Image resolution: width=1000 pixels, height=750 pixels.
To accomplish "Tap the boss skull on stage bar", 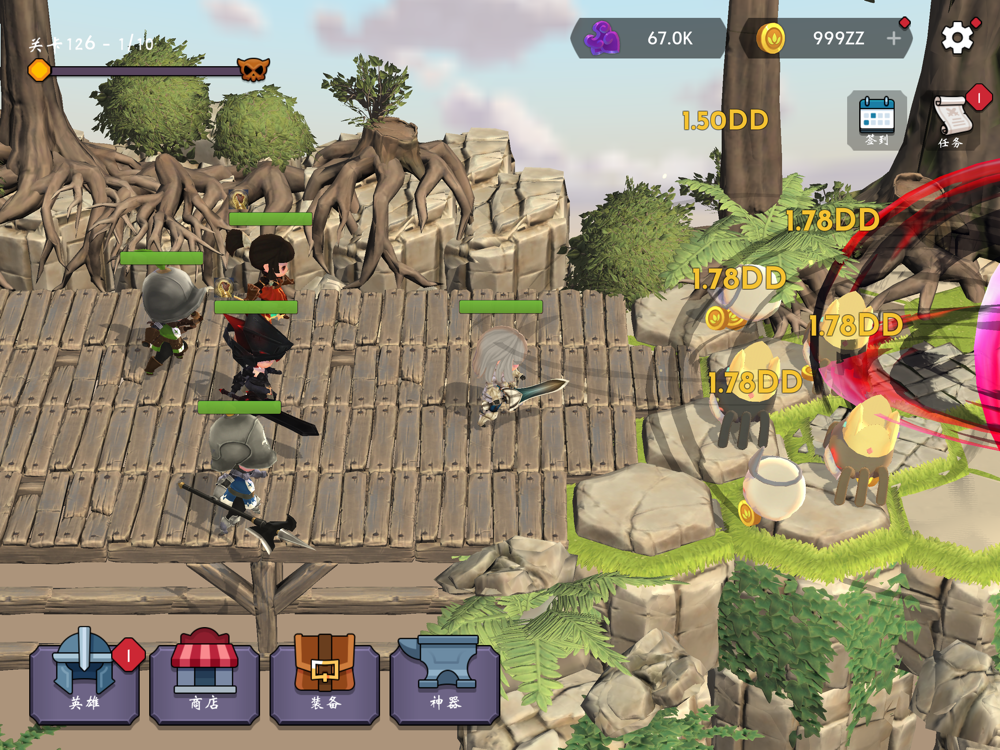I will coord(253,70).
